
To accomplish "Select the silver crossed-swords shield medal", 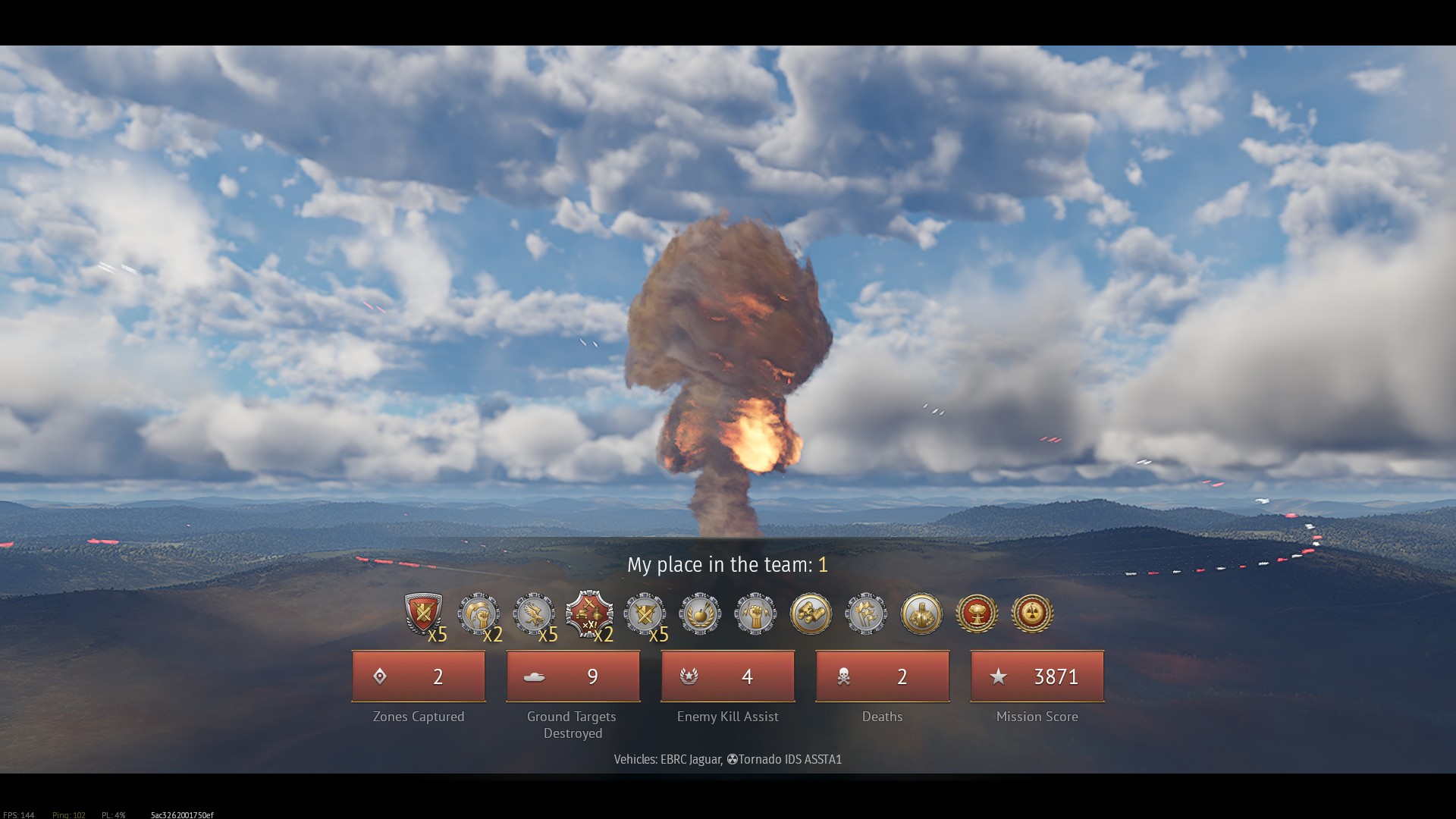I will (x=645, y=613).
